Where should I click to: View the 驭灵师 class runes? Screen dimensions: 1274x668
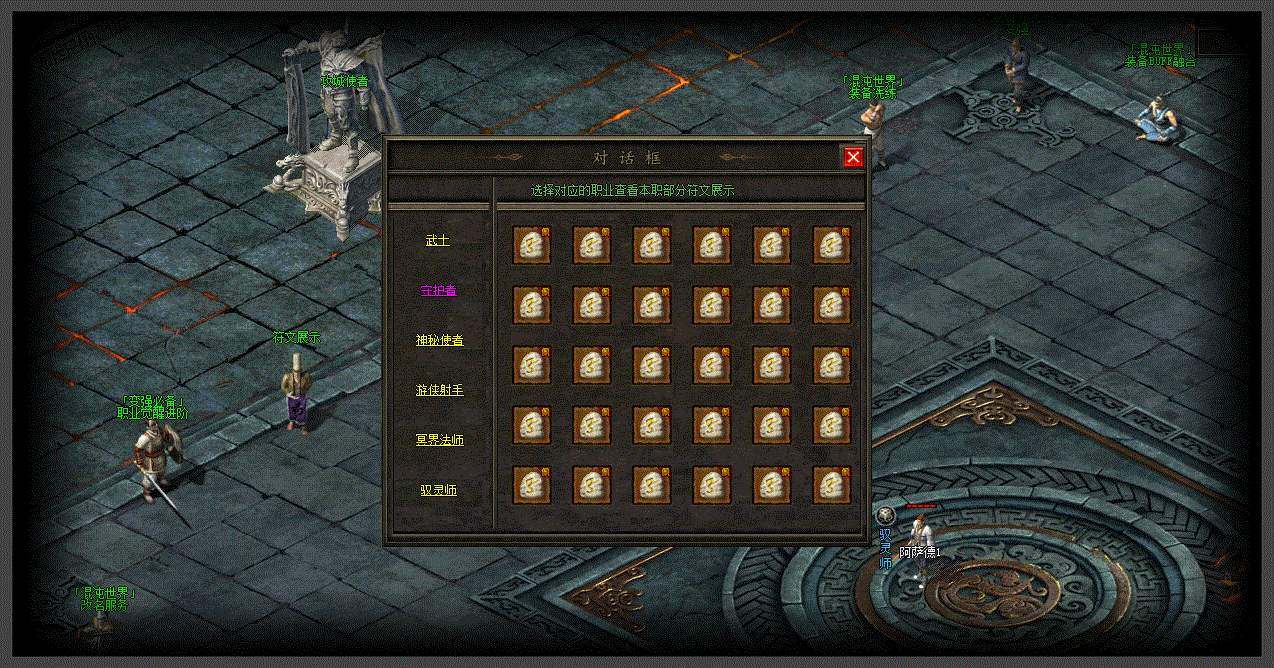click(x=438, y=490)
